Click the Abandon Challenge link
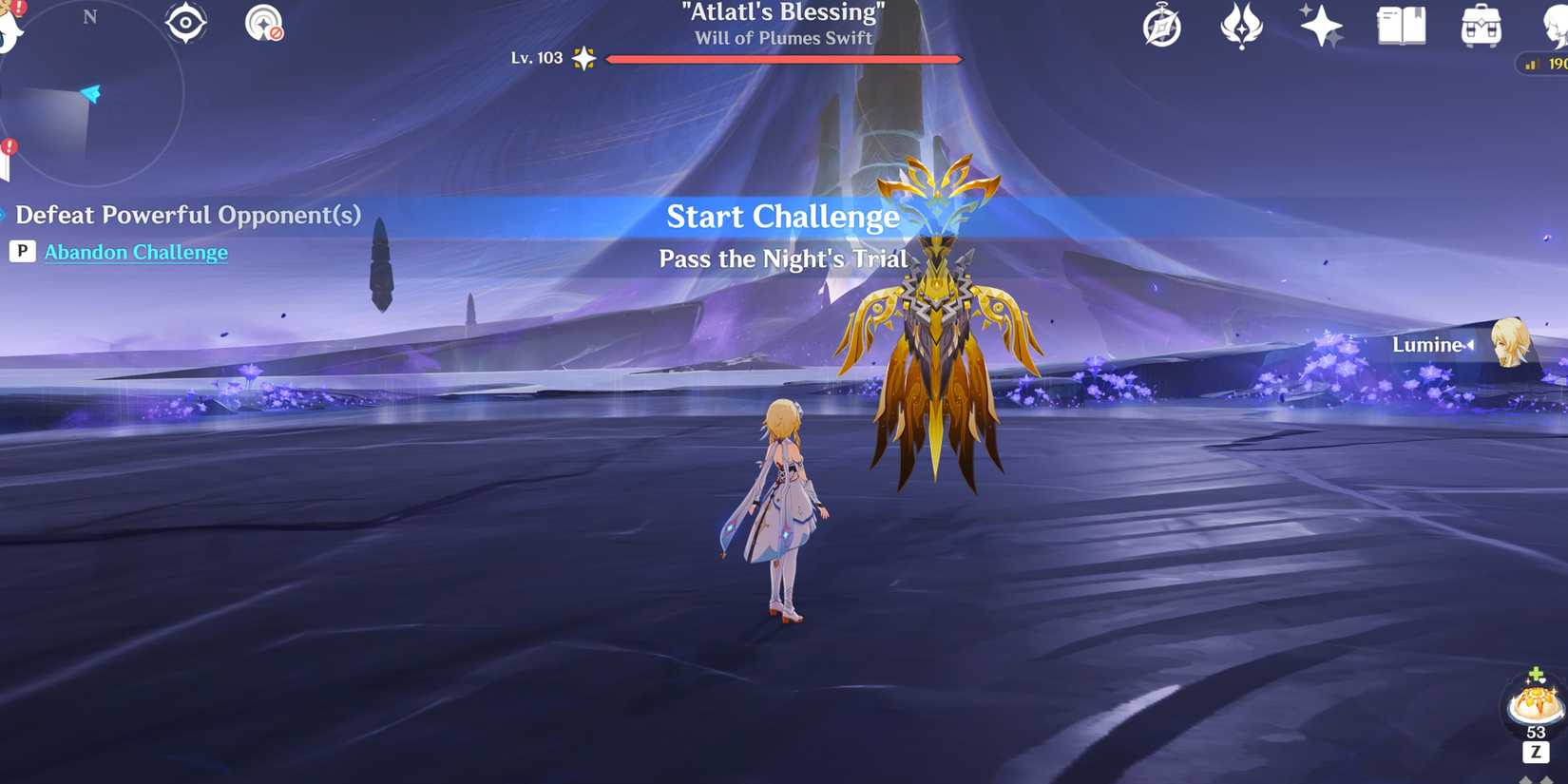 (x=135, y=252)
